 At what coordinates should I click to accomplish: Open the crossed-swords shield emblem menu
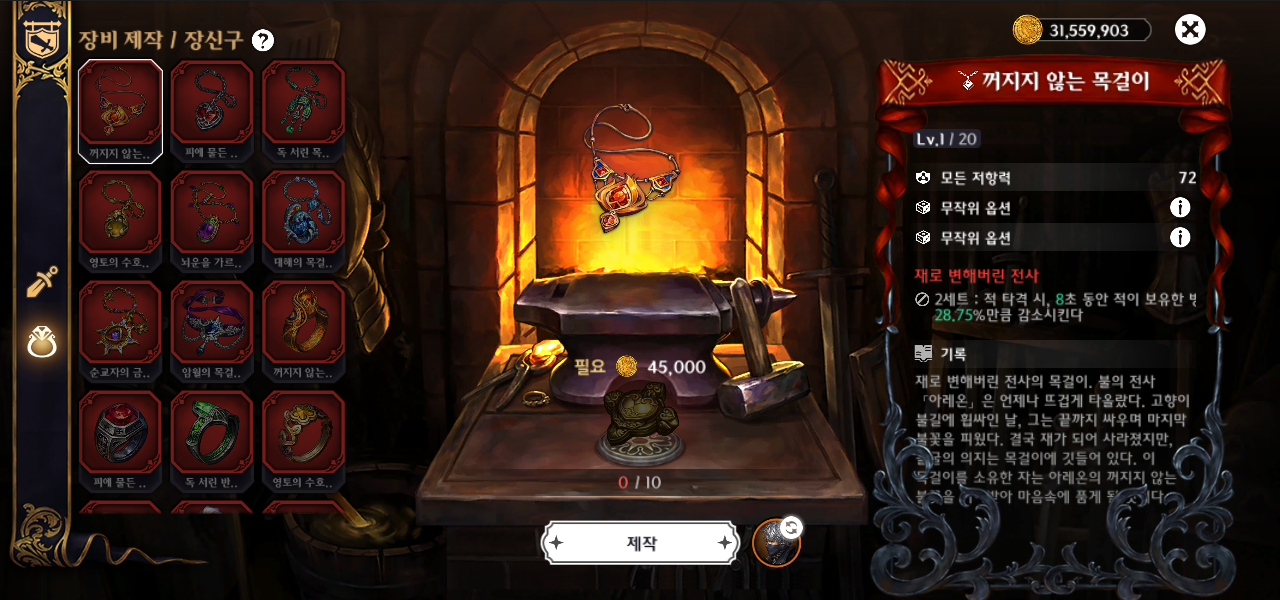[x=41, y=36]
